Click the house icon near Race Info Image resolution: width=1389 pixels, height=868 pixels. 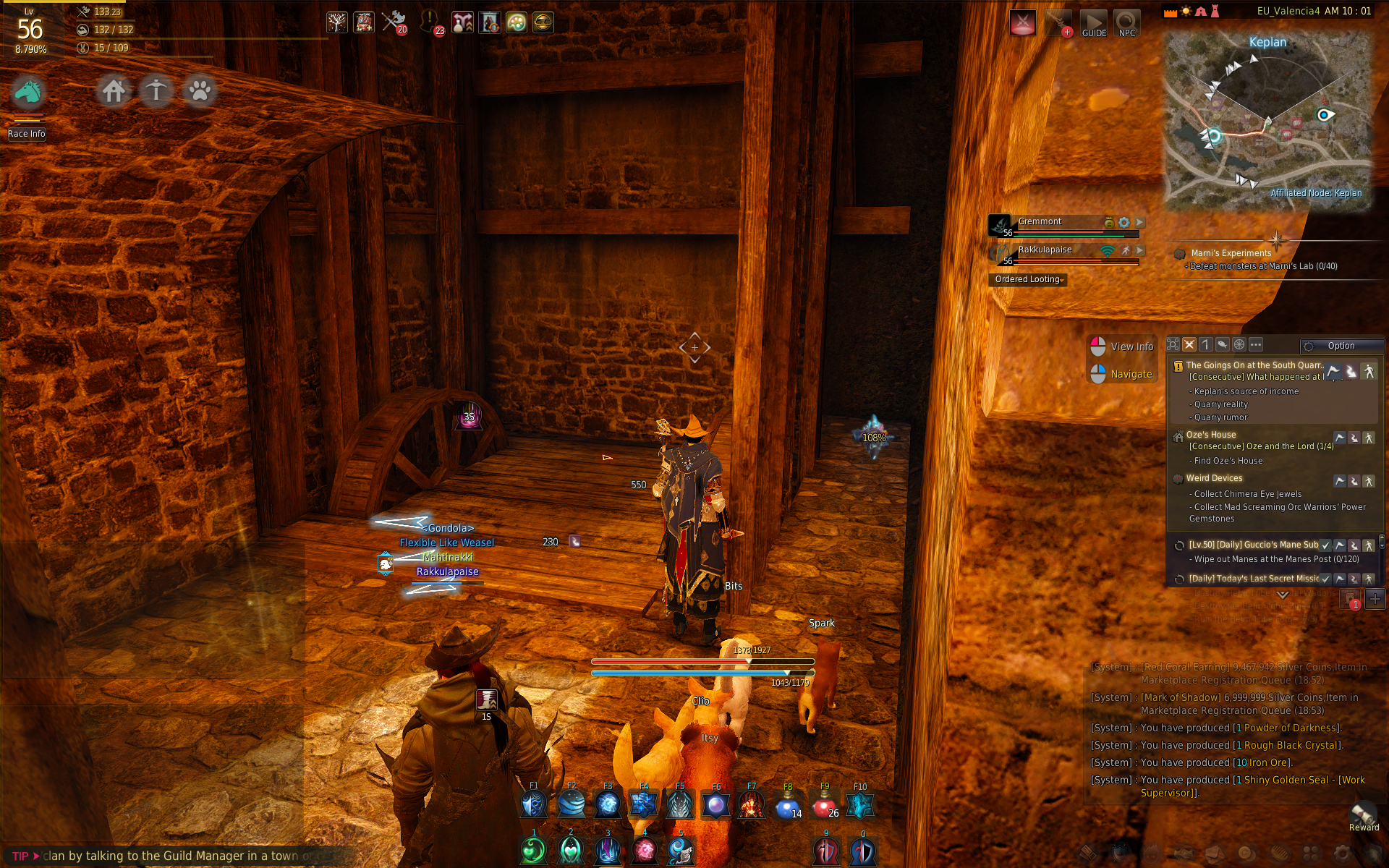(x=114, y=91)
